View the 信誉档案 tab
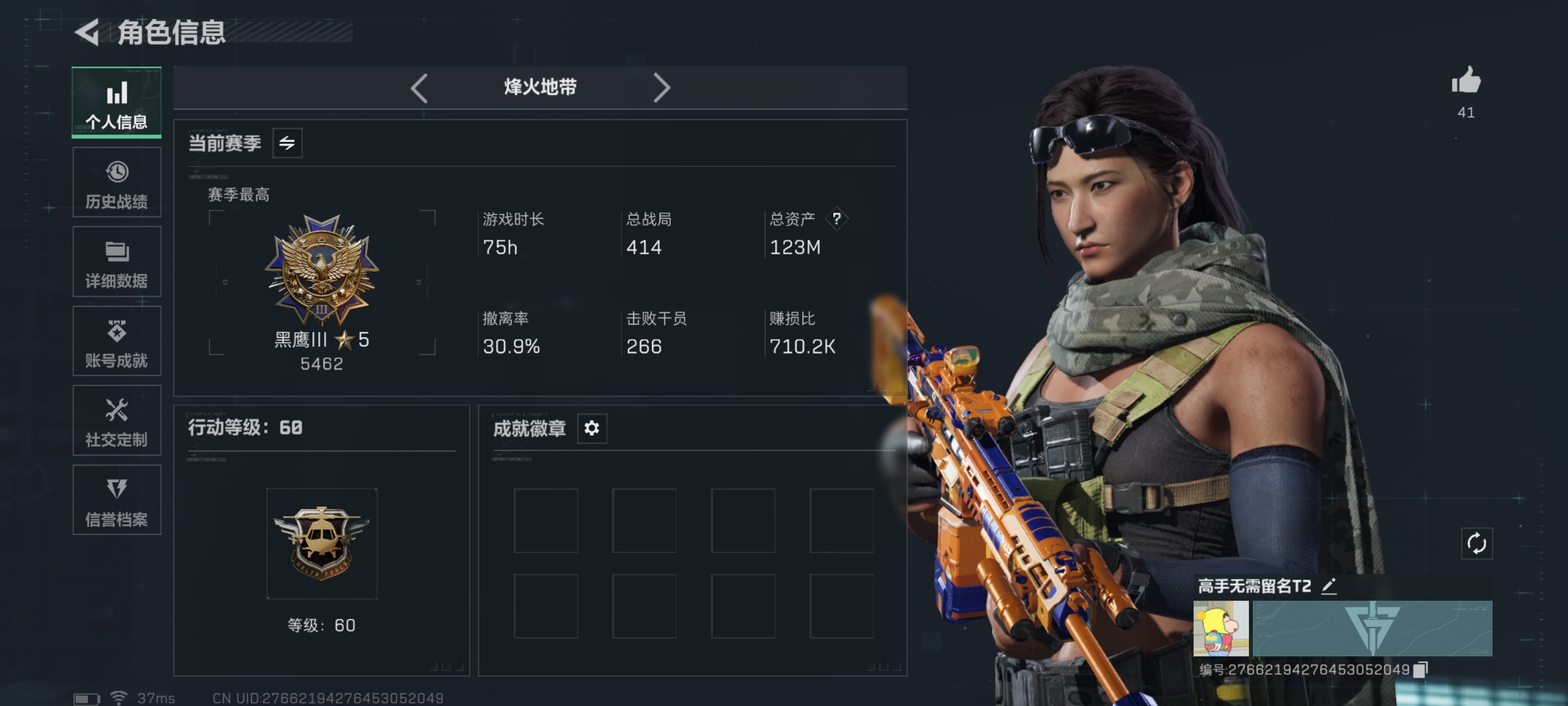 [x=116, y=500]
